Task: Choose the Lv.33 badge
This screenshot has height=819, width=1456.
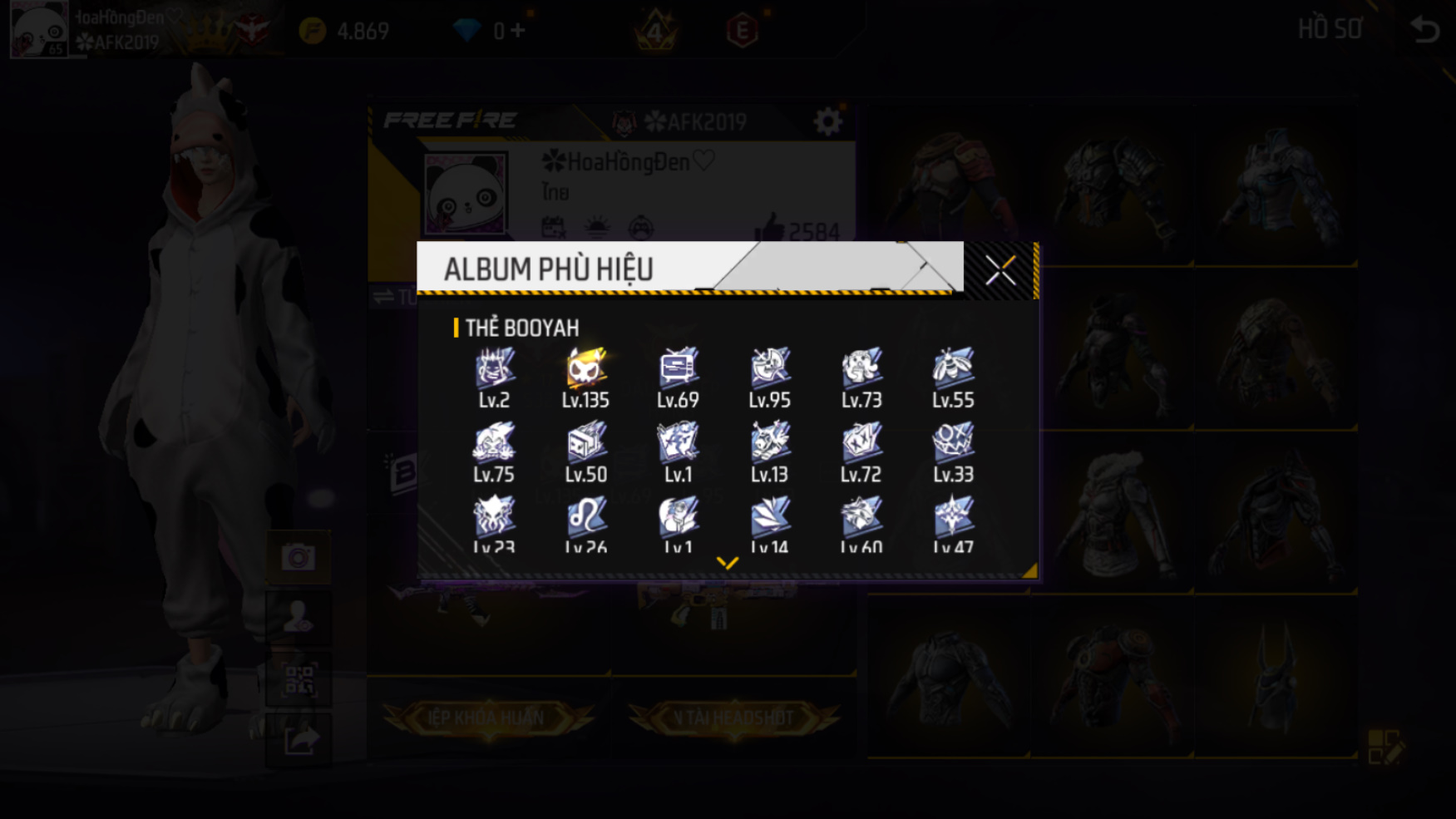Action: 953,442
